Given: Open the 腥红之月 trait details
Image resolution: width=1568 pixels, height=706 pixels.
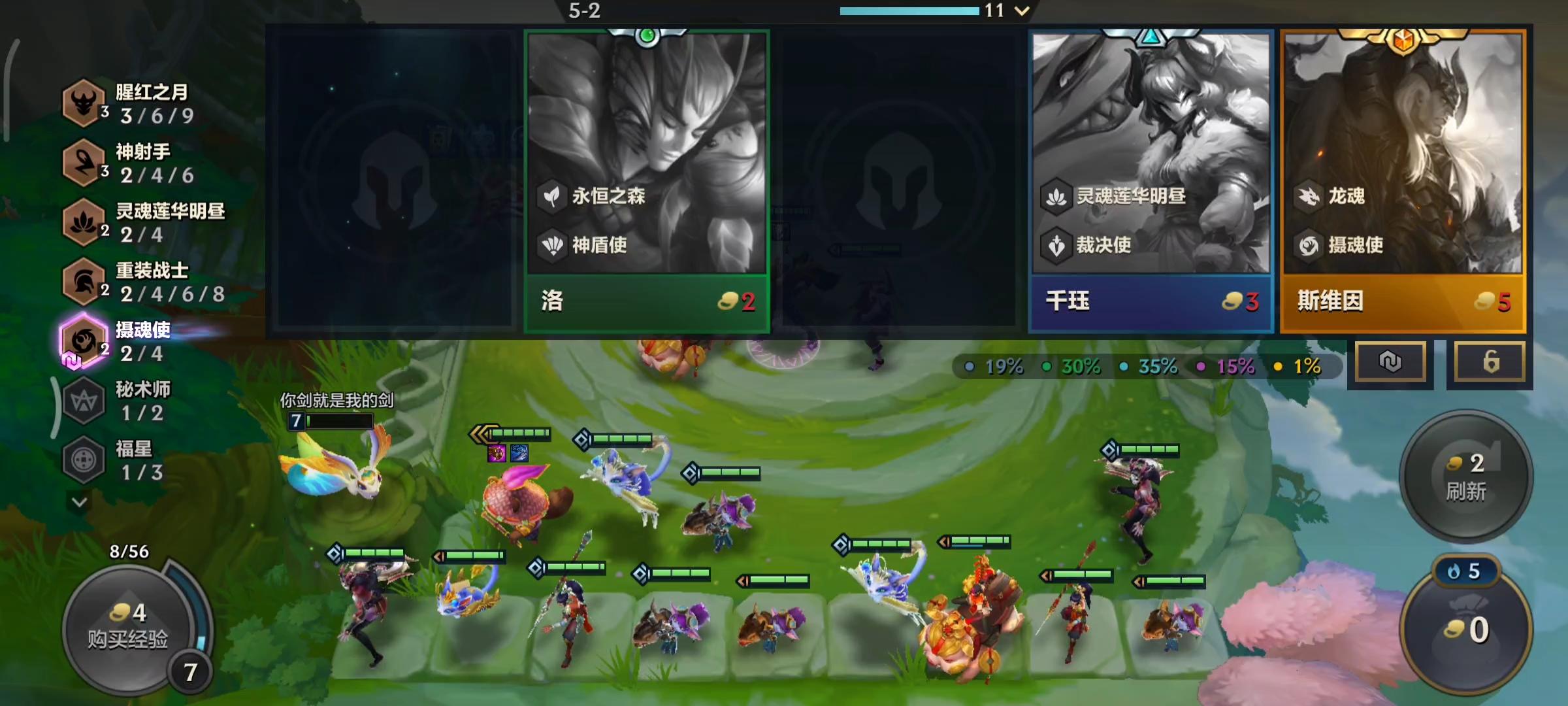Looking at the screenshot, I should pos(84,103).
